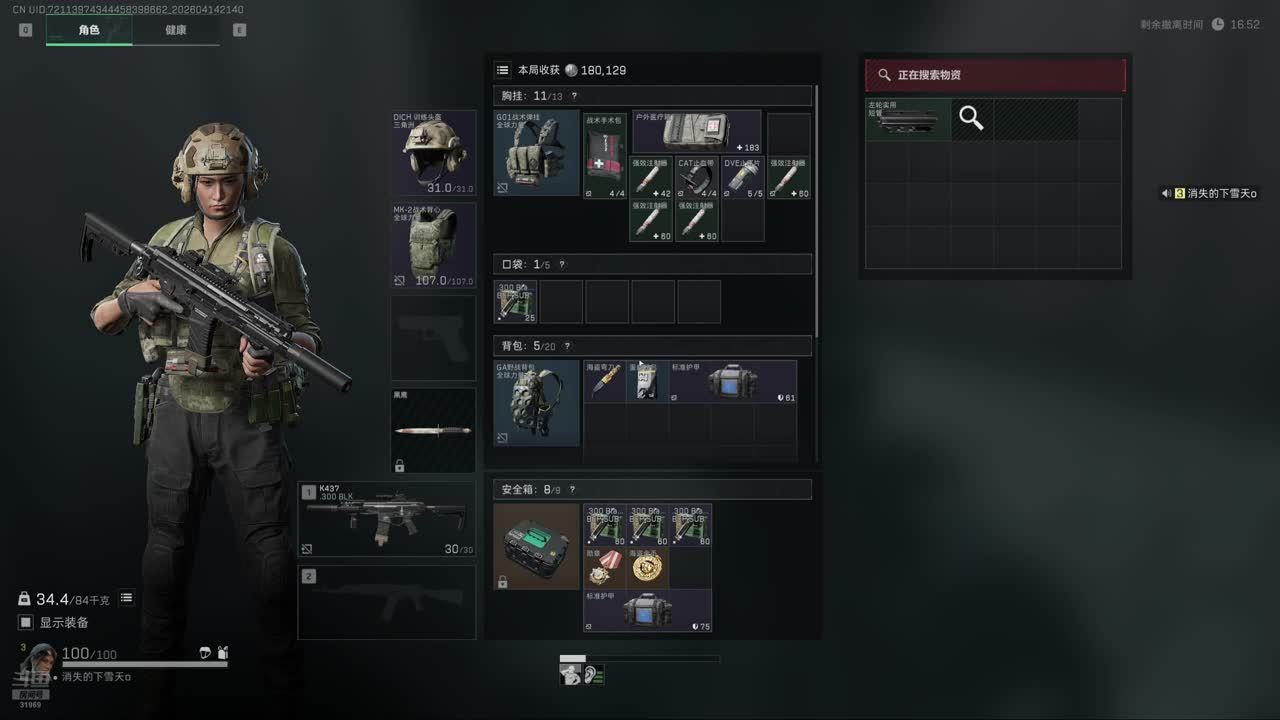Choose the G01 tactical chest rig
Screen dimensions: 1280x720
tap(536, 152)
